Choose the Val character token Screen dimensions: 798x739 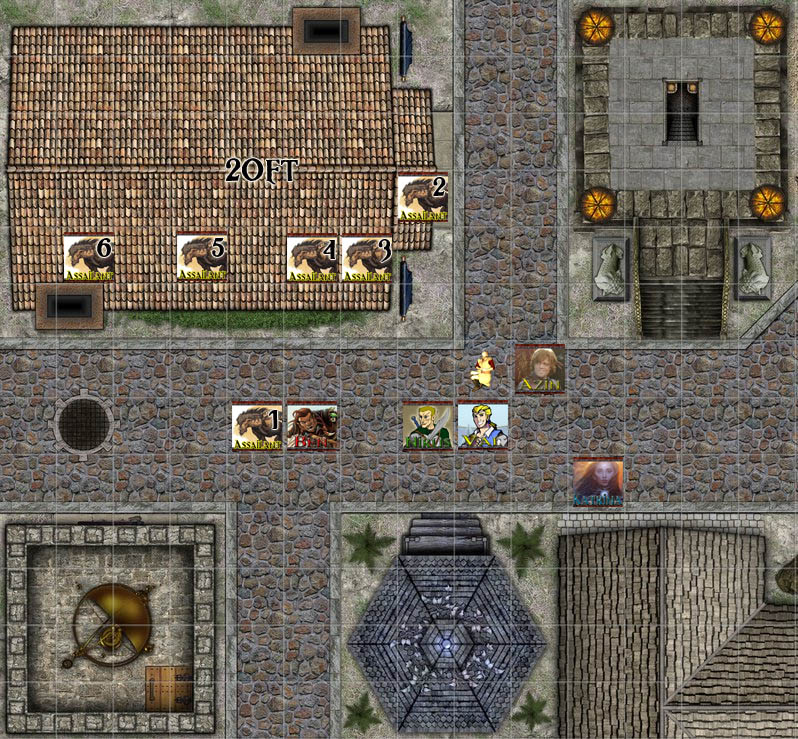click(x=483, y=426)
